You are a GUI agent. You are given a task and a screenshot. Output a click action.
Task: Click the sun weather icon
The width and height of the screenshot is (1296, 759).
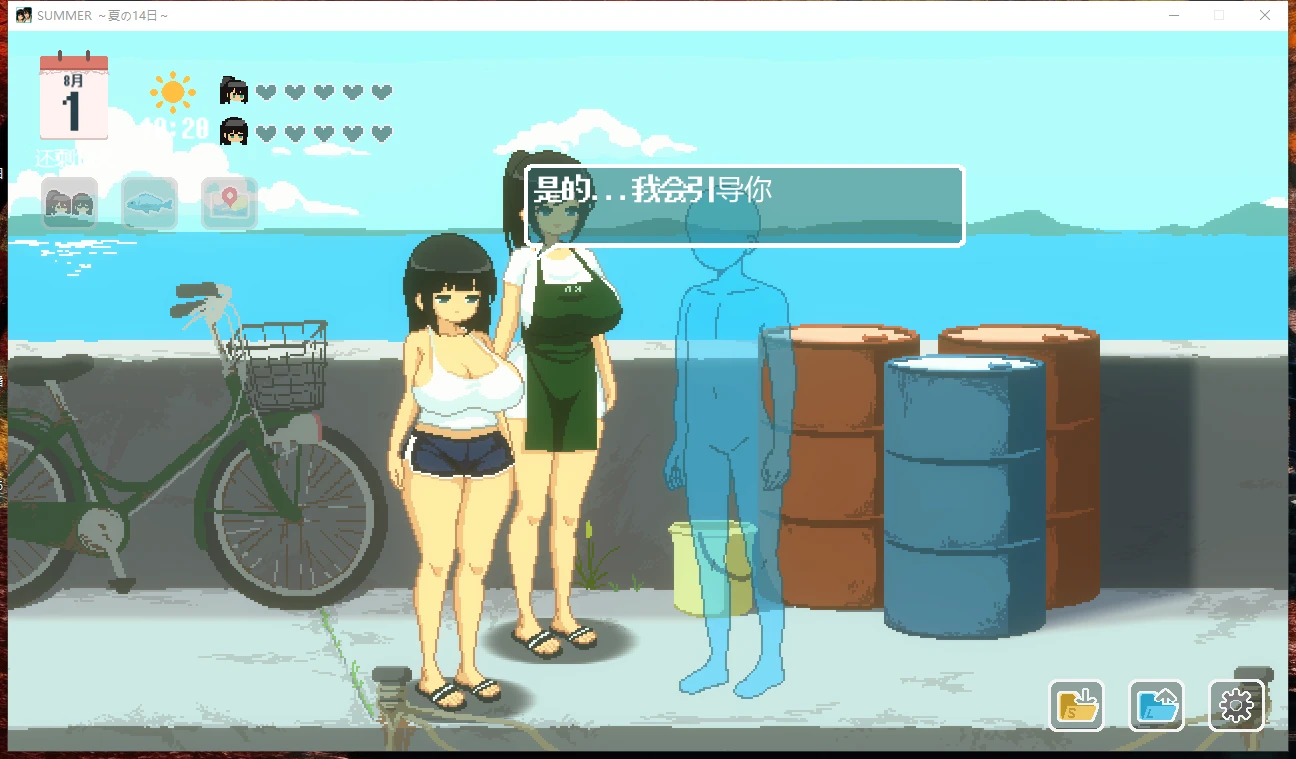(171, 91)
